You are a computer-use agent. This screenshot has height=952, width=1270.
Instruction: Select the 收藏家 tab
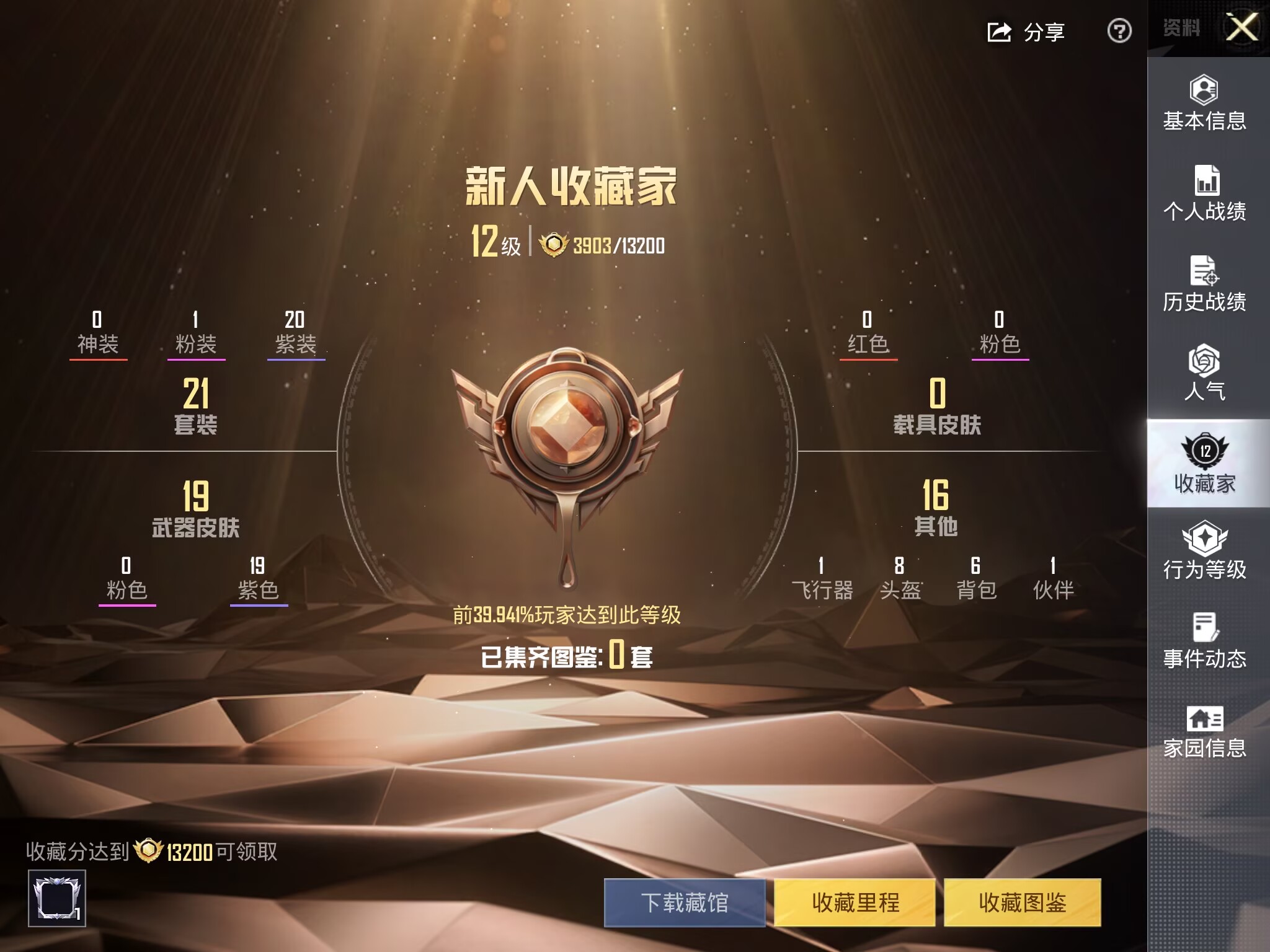click(1204, 464)
